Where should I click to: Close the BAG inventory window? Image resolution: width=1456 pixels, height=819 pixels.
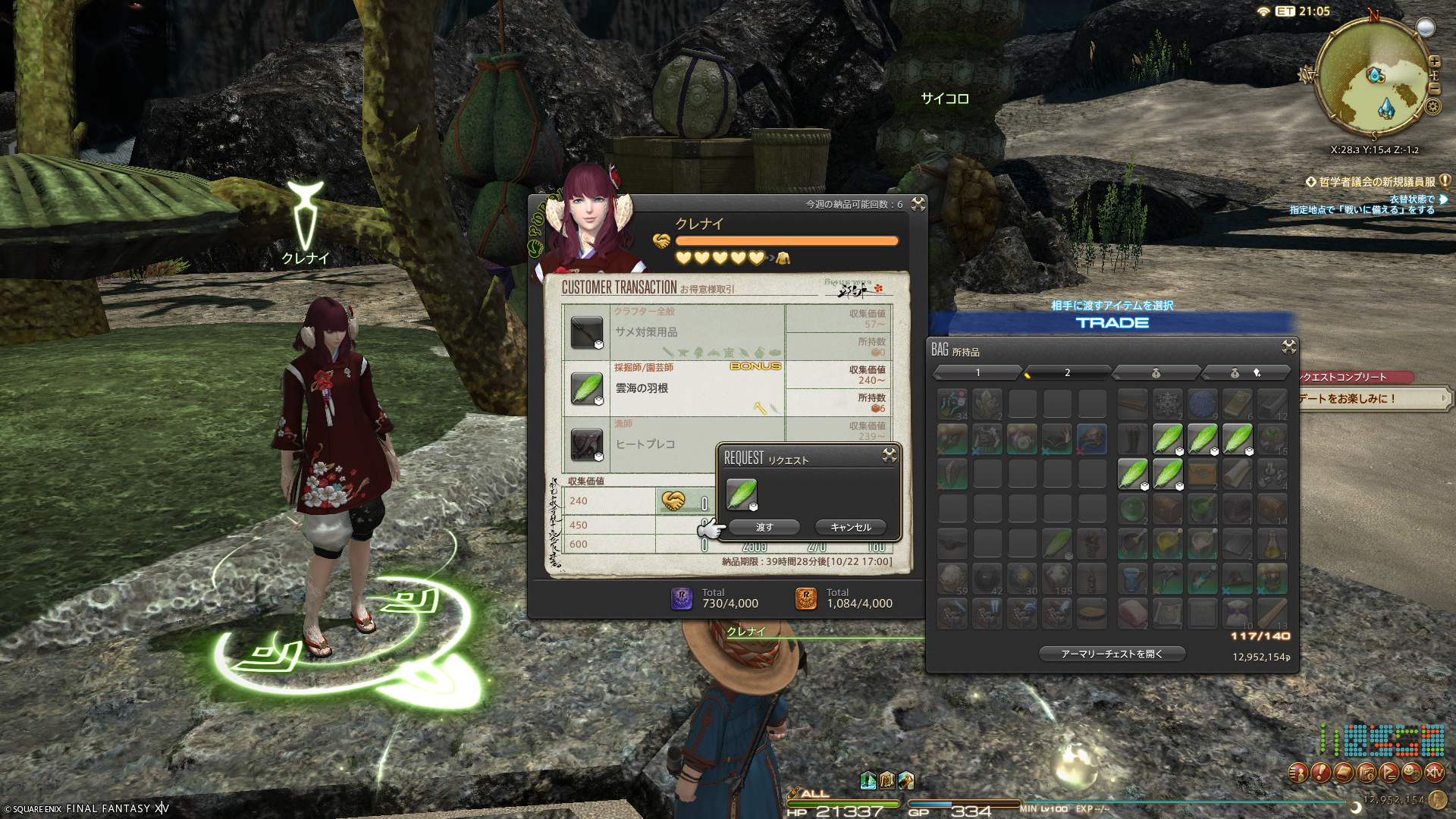1288,347
